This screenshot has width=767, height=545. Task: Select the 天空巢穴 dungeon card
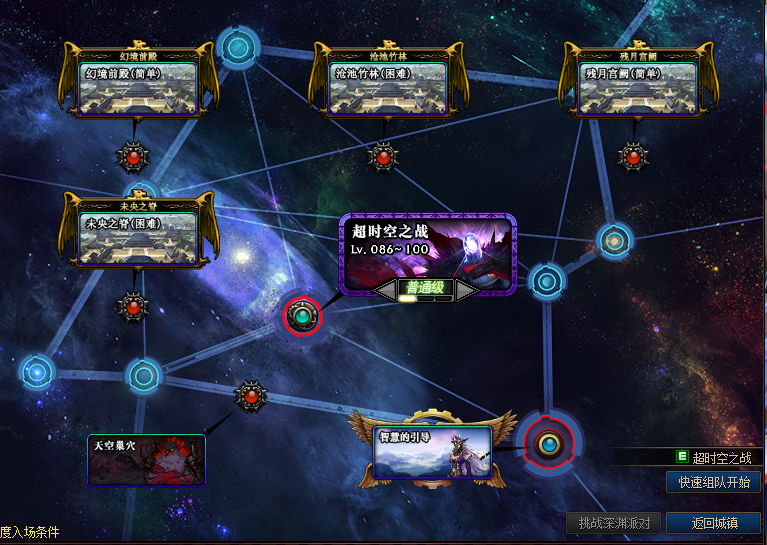click(146, 459)
